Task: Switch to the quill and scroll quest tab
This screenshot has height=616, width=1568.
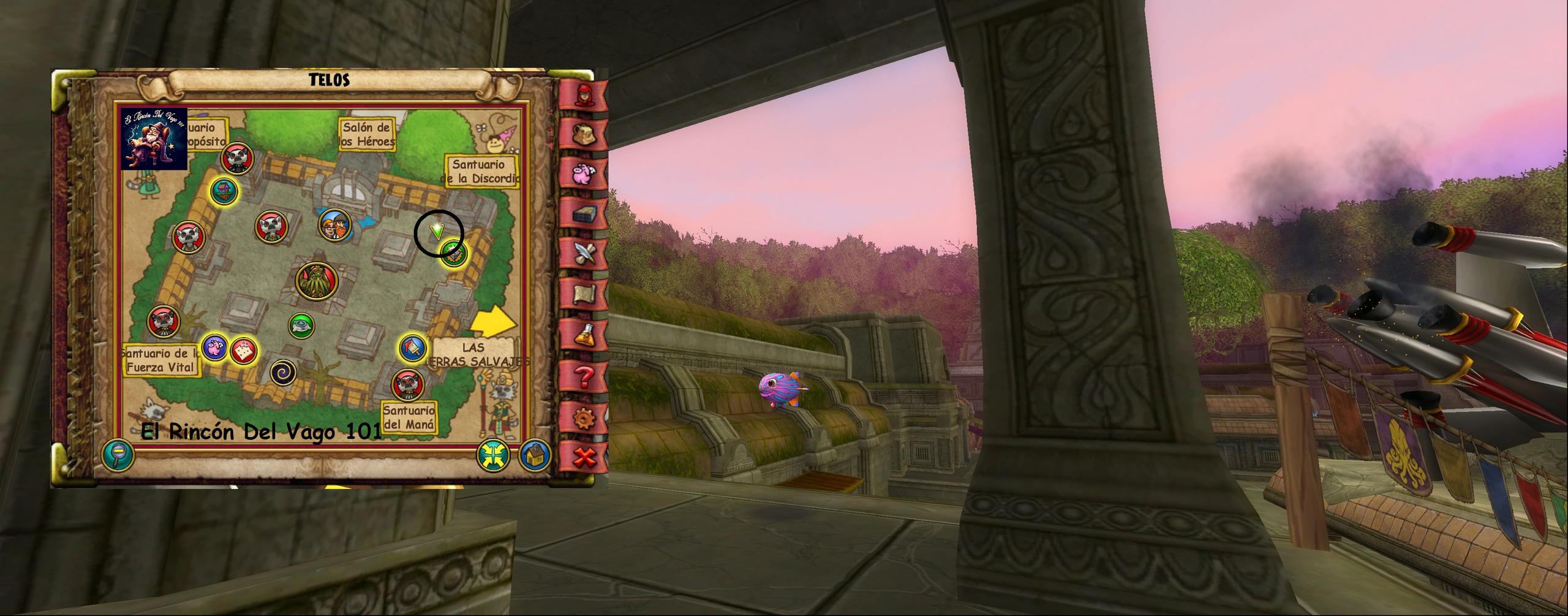Action: 581,254
